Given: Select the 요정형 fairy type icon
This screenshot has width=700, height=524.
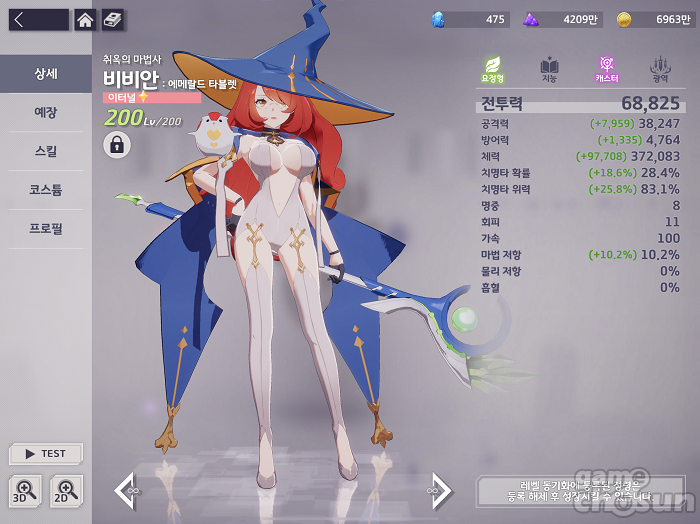Looking at the screenshot, I should (x=492, y=69).
